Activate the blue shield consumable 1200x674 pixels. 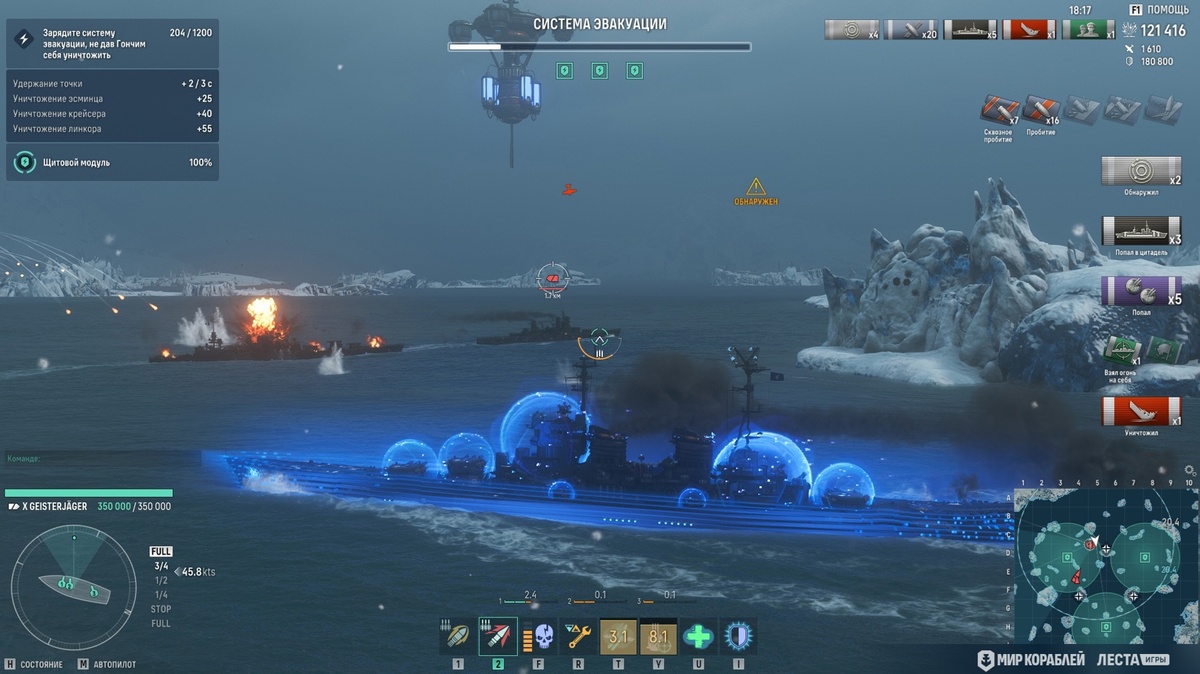738,636
